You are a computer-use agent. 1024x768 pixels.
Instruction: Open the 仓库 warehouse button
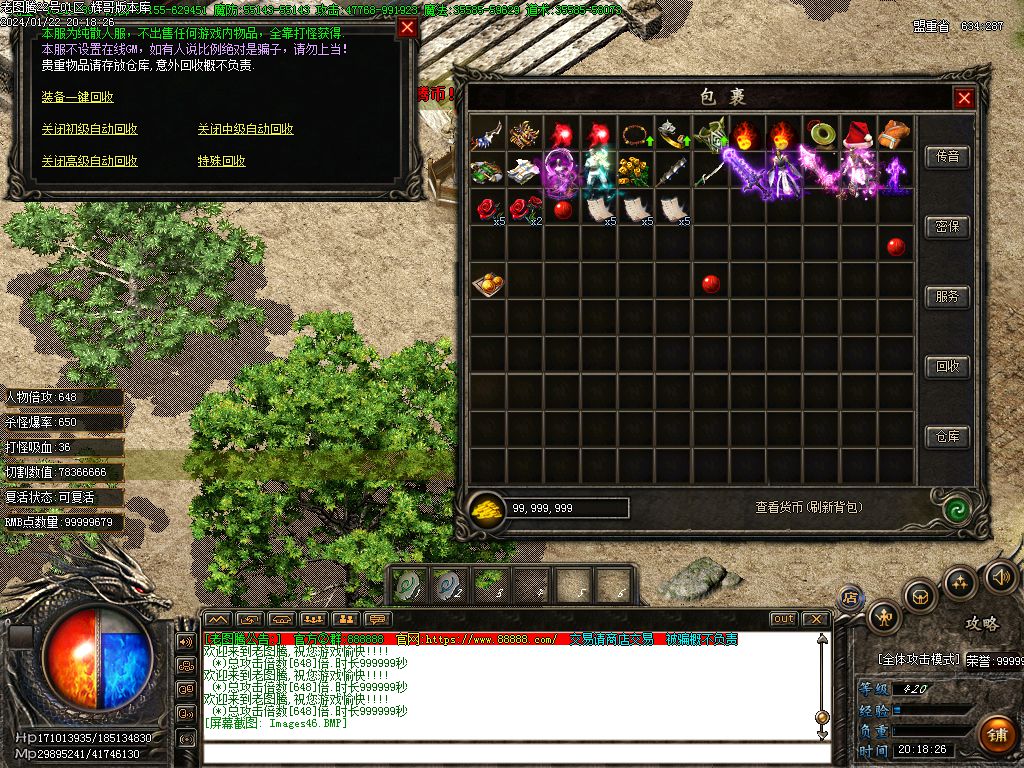pos(947,437)
